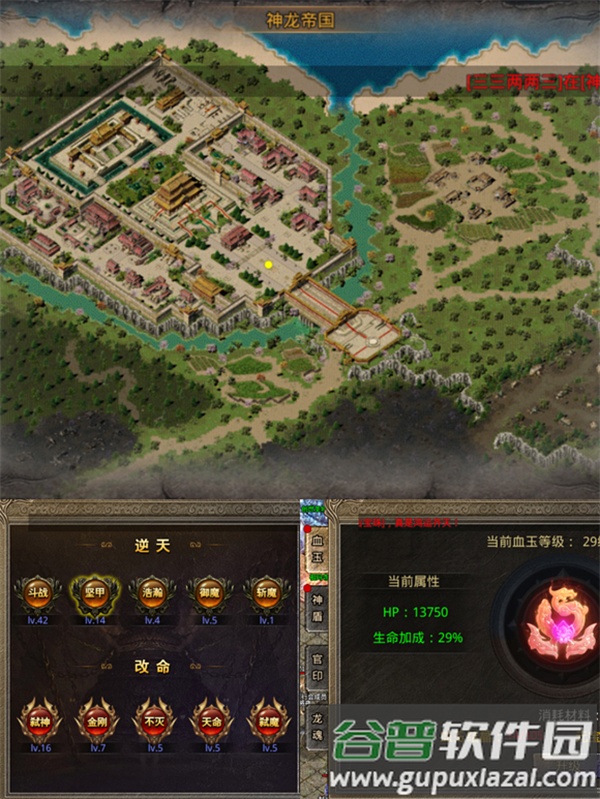Pick the 天命 fate emblem

click(x=209, y=719)
